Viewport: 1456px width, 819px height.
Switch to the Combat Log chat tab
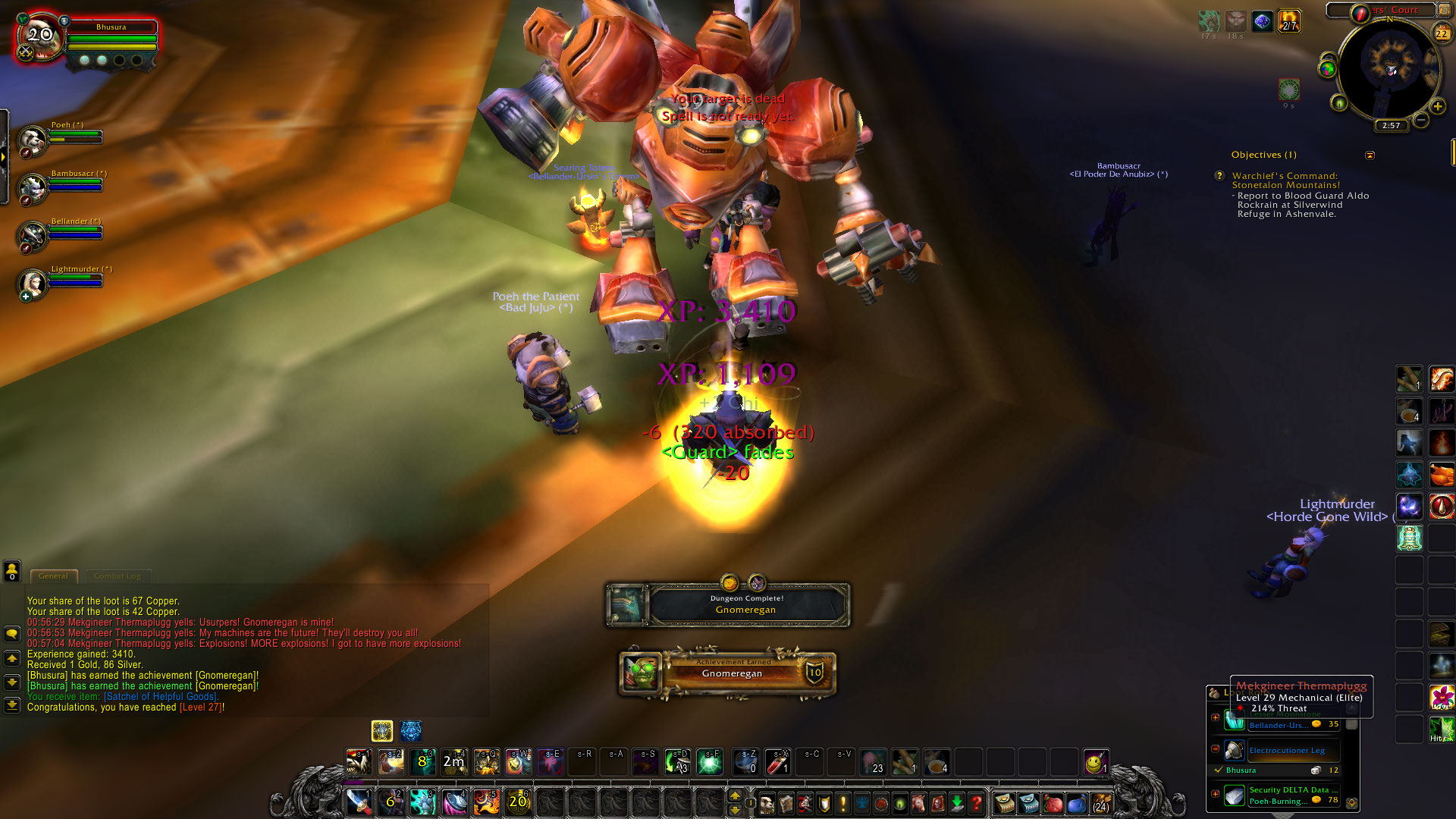[x=118, y=576]
